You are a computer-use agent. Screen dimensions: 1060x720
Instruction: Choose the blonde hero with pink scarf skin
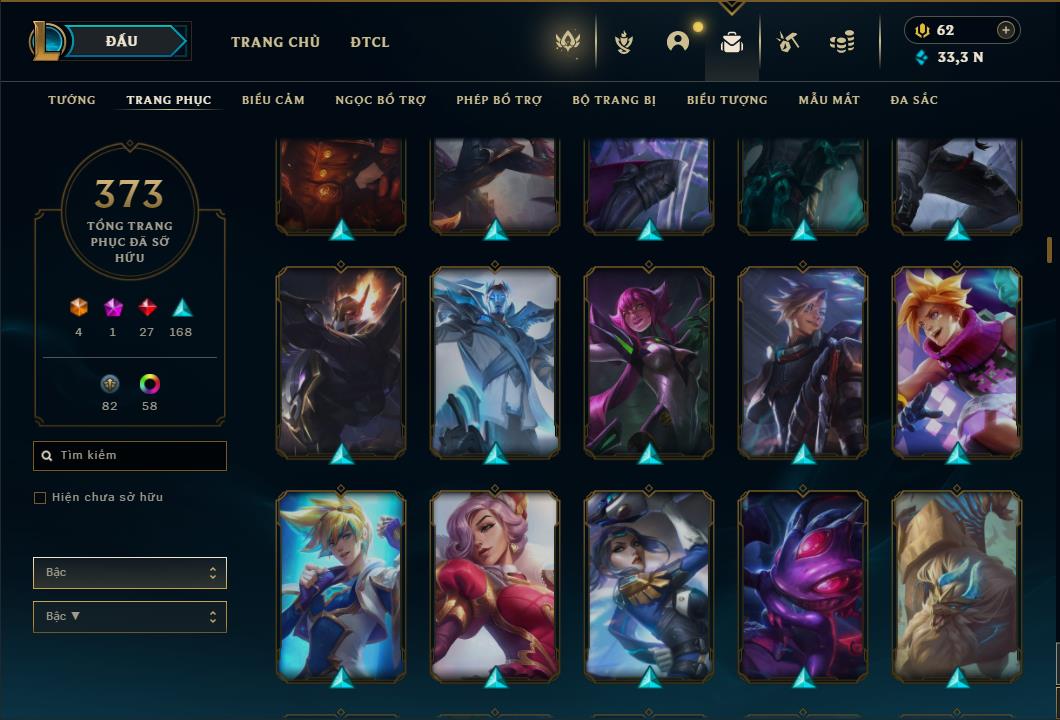pyautogui.click(x=957, y=360)
